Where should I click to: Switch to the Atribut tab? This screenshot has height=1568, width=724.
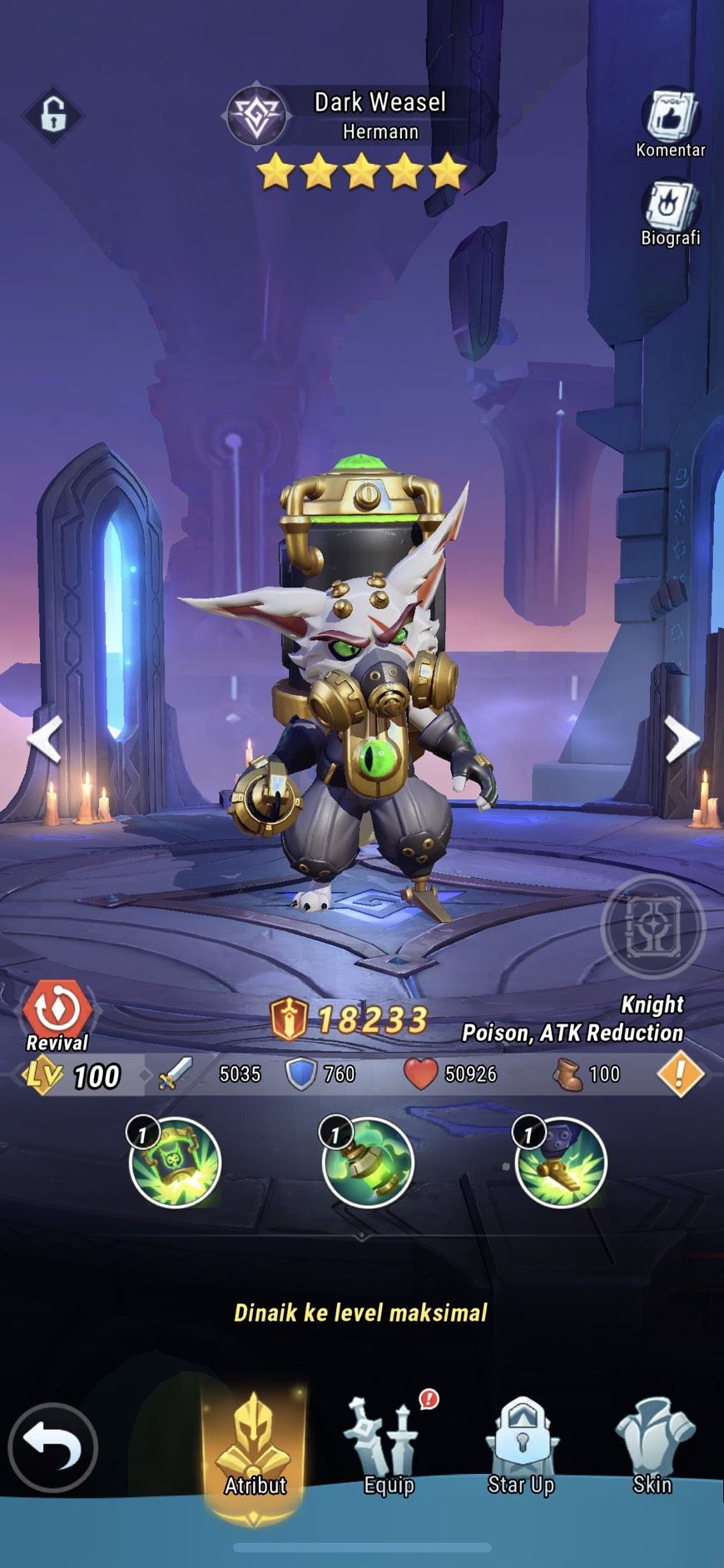click(x=254, y=1448)
